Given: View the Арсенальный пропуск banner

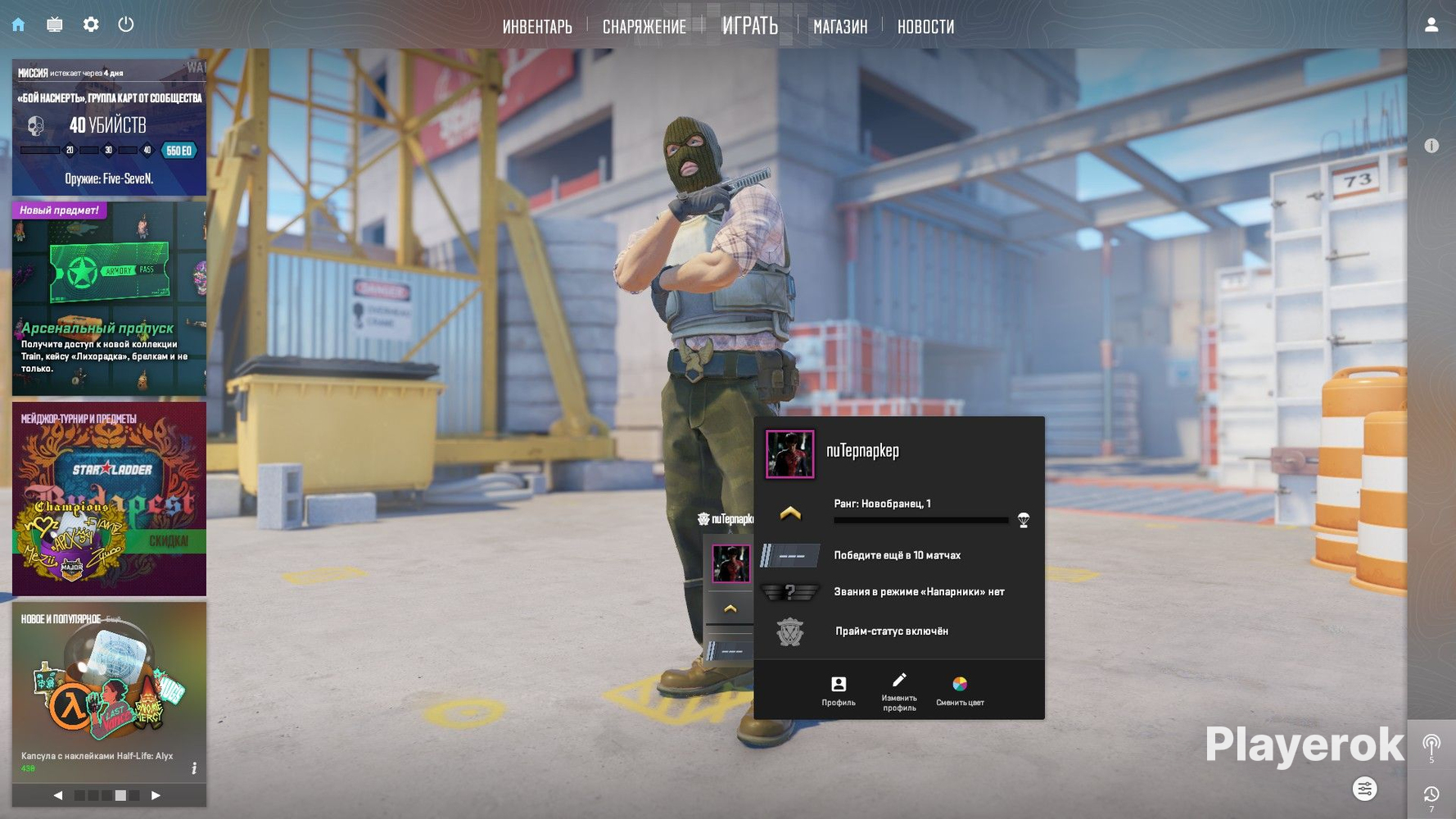Looking at the screenshot, I should point(109,299).
